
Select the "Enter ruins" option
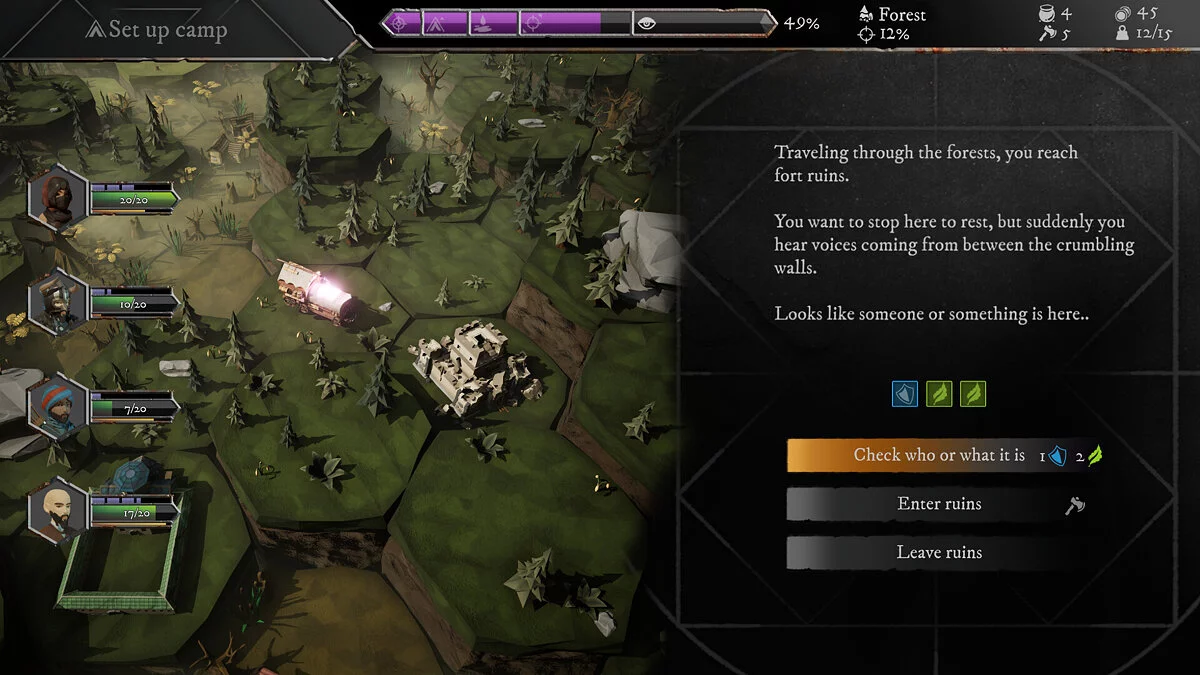click(x=938, y=504)
